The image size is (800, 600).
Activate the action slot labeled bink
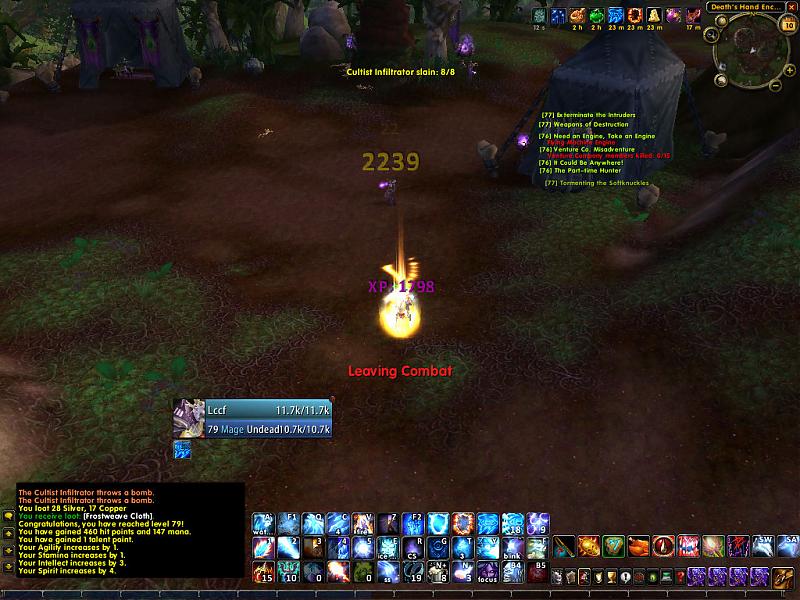coord(512,548)
